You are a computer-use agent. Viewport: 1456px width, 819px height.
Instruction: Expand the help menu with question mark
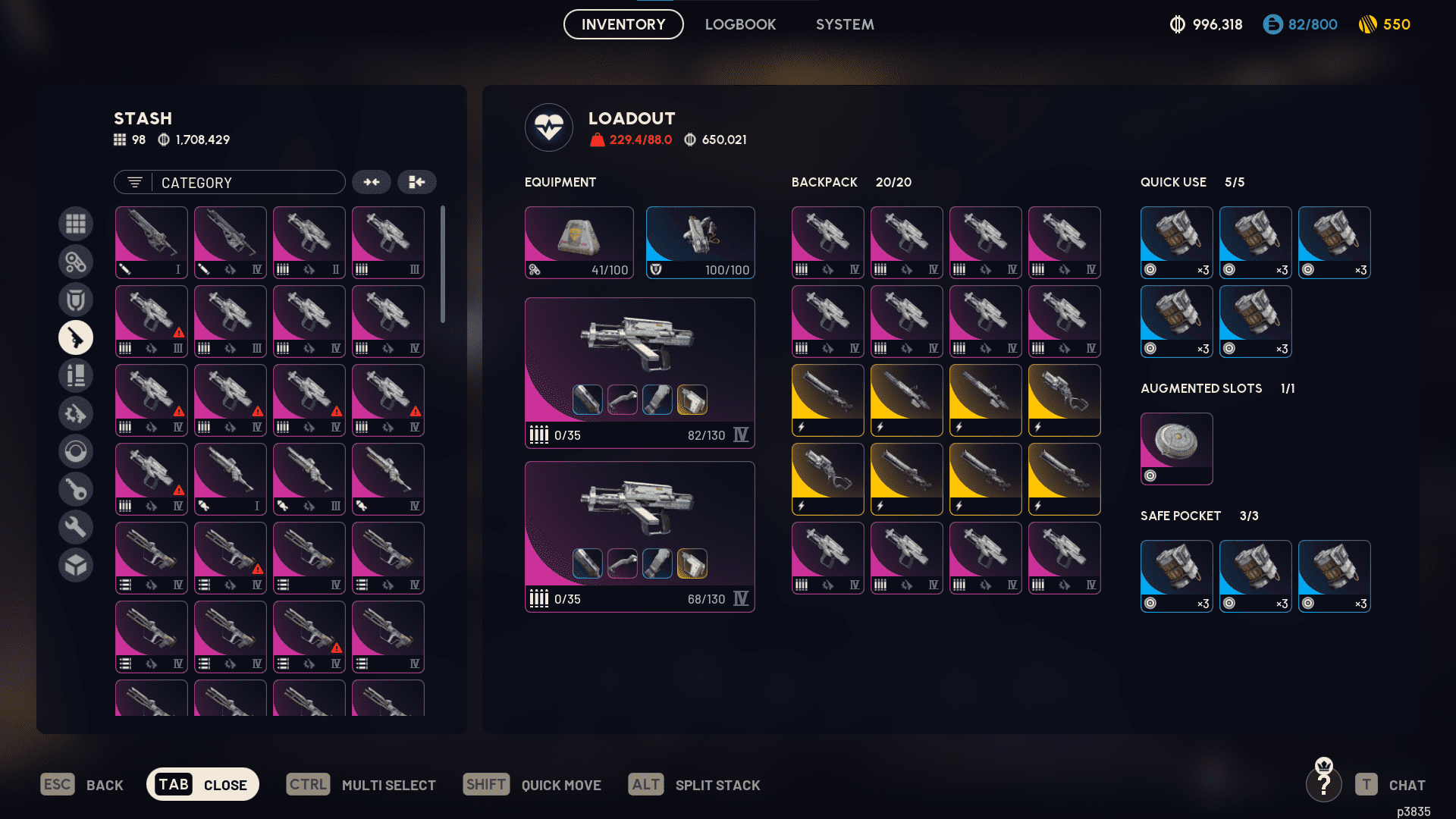coord(1324,784)
